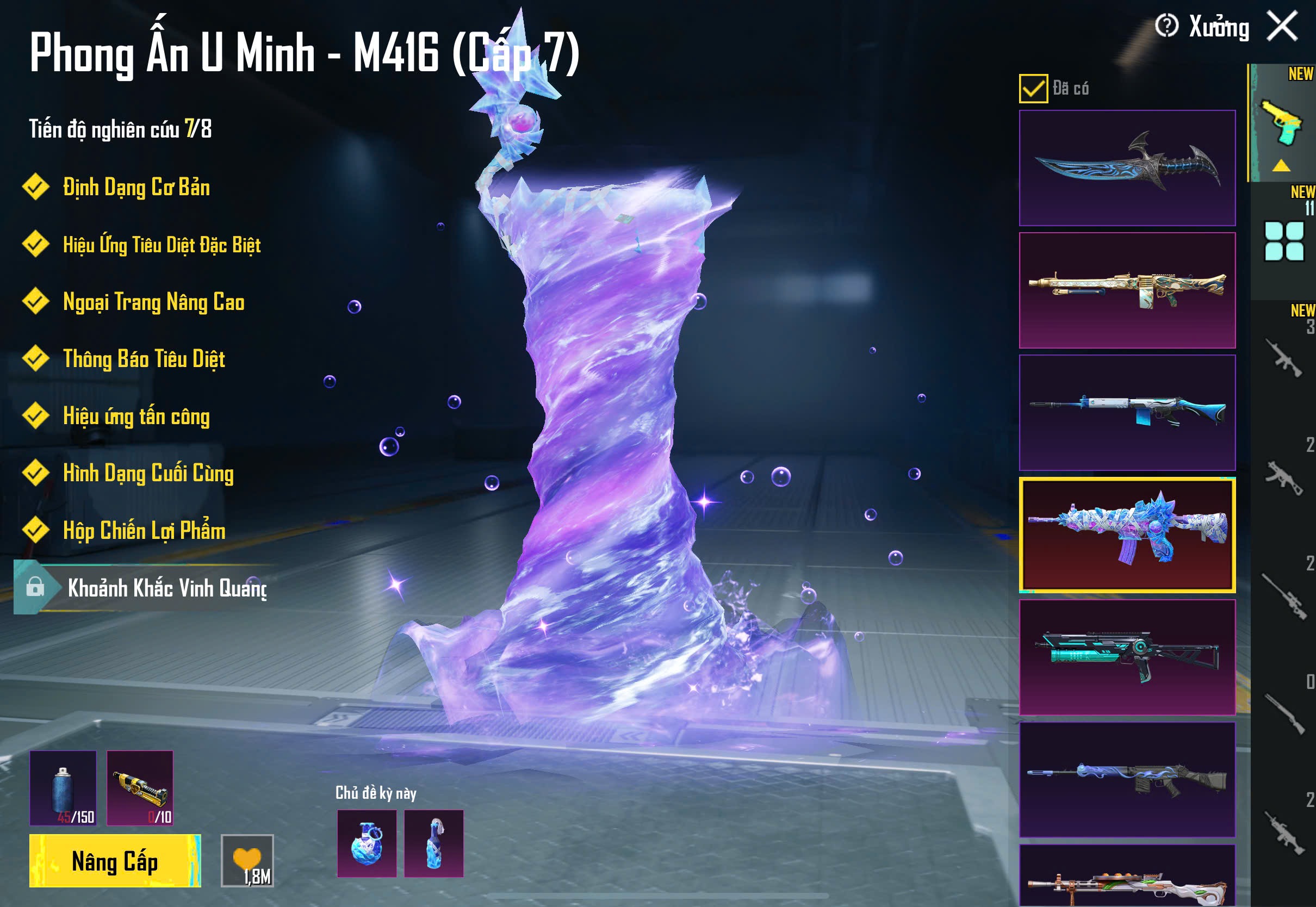Select the dark blue machete skin
This screenshot has width=1316, height=907.
pyautogui.click(x=1127, y=167)
